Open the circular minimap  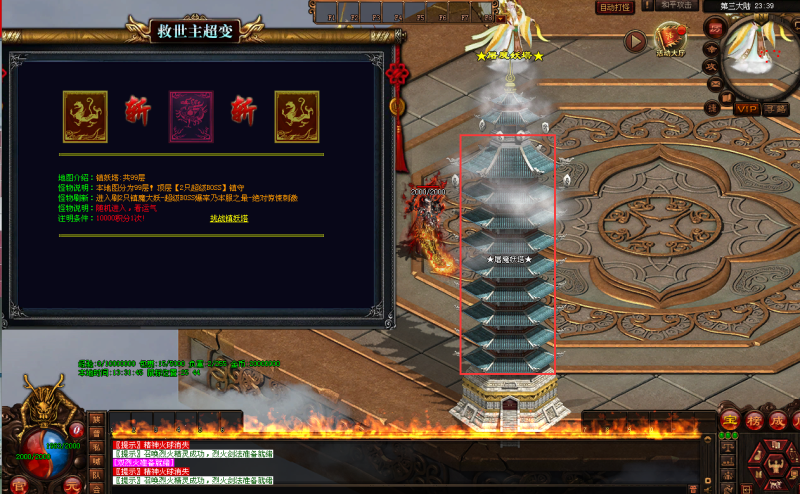click(x=762, y=50)
